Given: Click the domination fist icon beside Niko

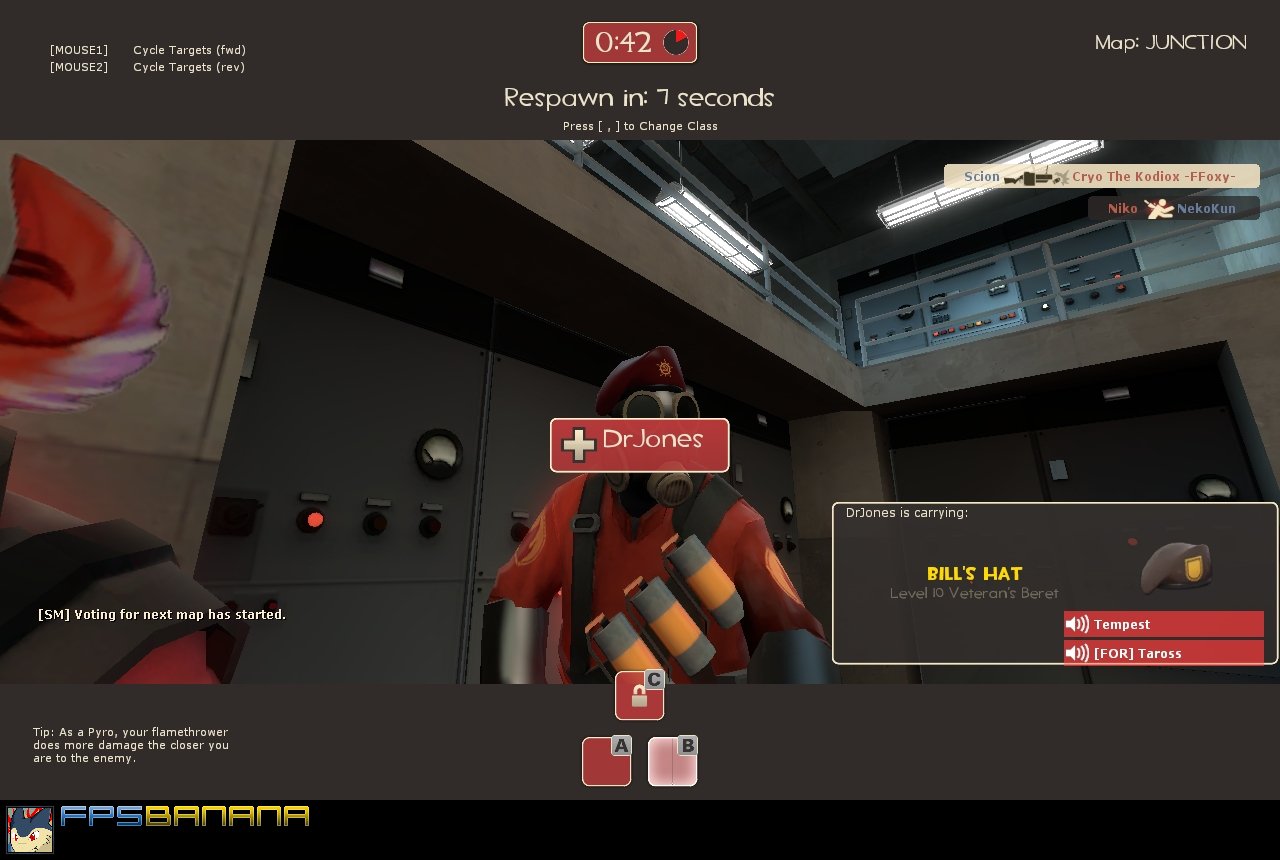Looking at the screenshot, I should 1158,209.
